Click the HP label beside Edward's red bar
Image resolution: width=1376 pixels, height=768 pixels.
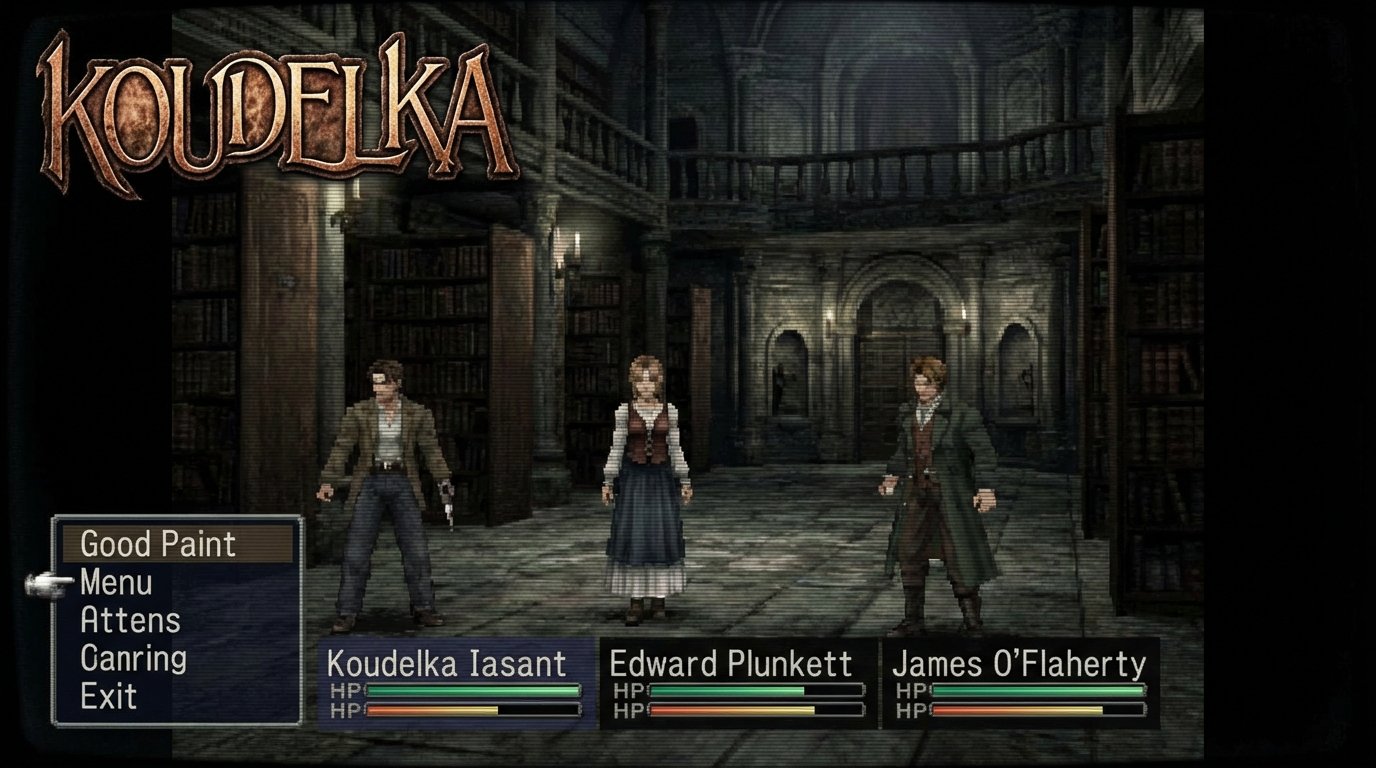click(x=631, y=712)
